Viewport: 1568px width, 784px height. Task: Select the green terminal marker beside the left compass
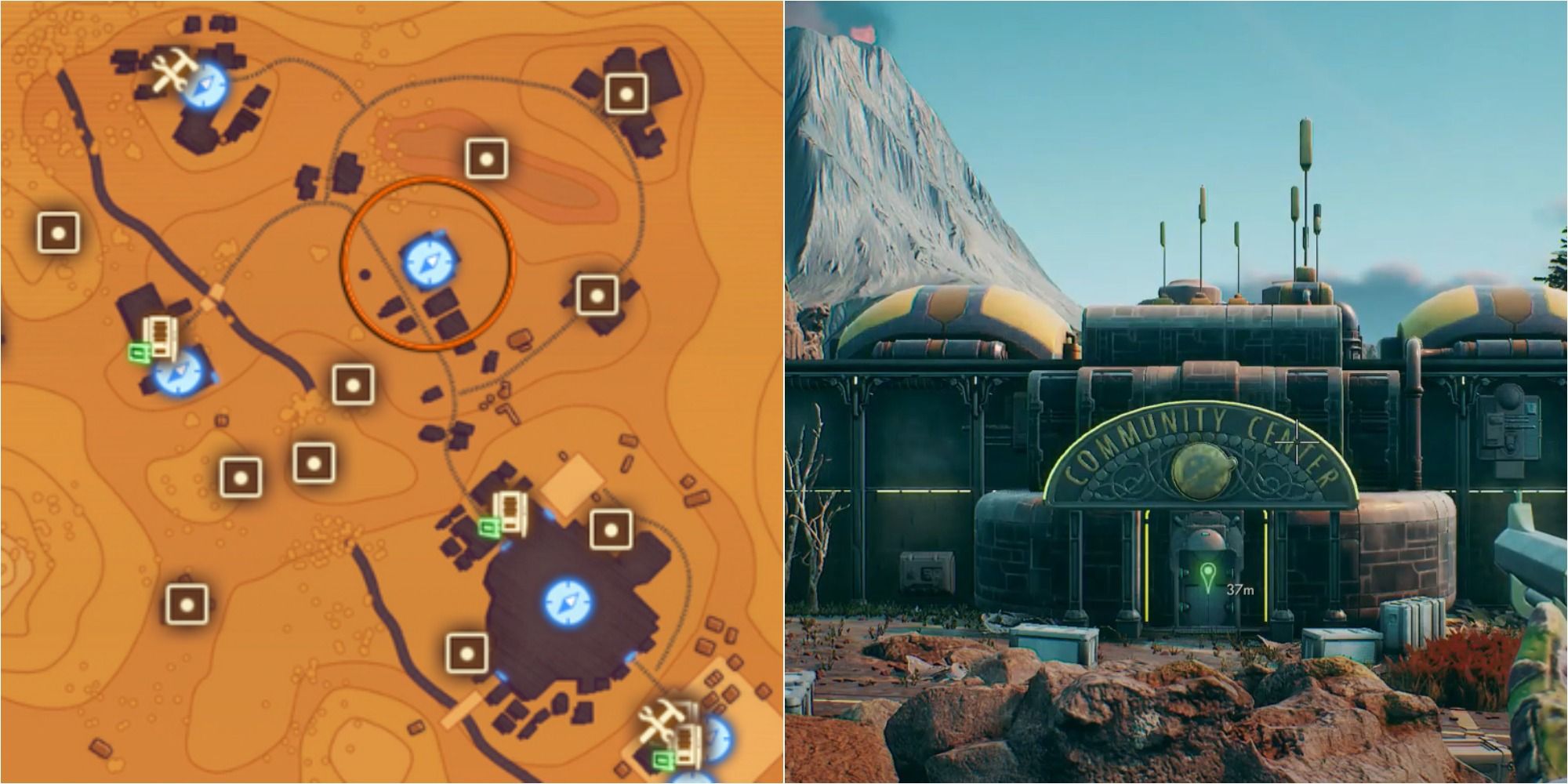(x=138, y=350)
